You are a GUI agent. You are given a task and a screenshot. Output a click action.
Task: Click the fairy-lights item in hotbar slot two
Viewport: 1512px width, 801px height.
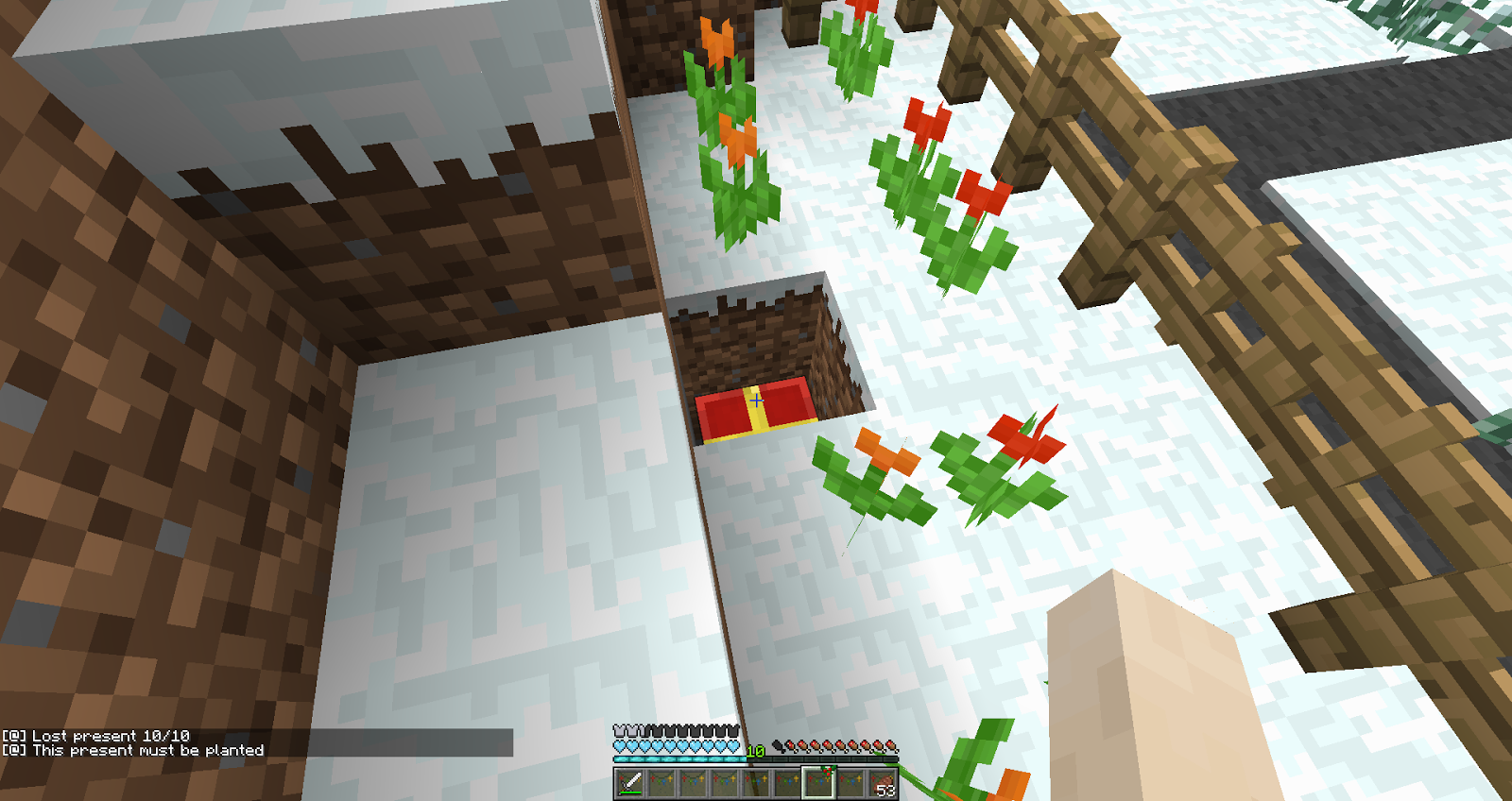pyautogui.click(x=661, y=782)
